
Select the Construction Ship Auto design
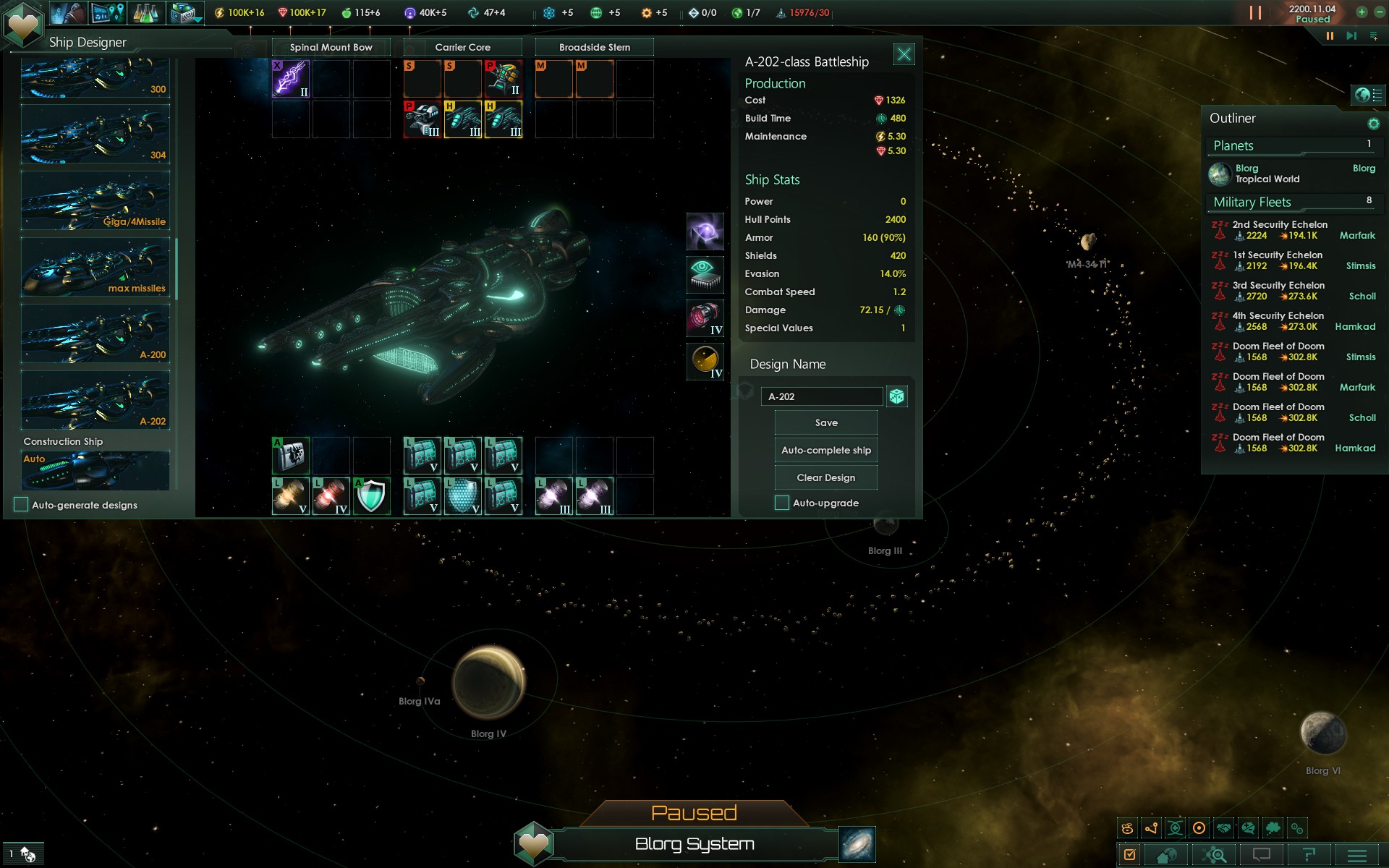(x=95, y=470)
